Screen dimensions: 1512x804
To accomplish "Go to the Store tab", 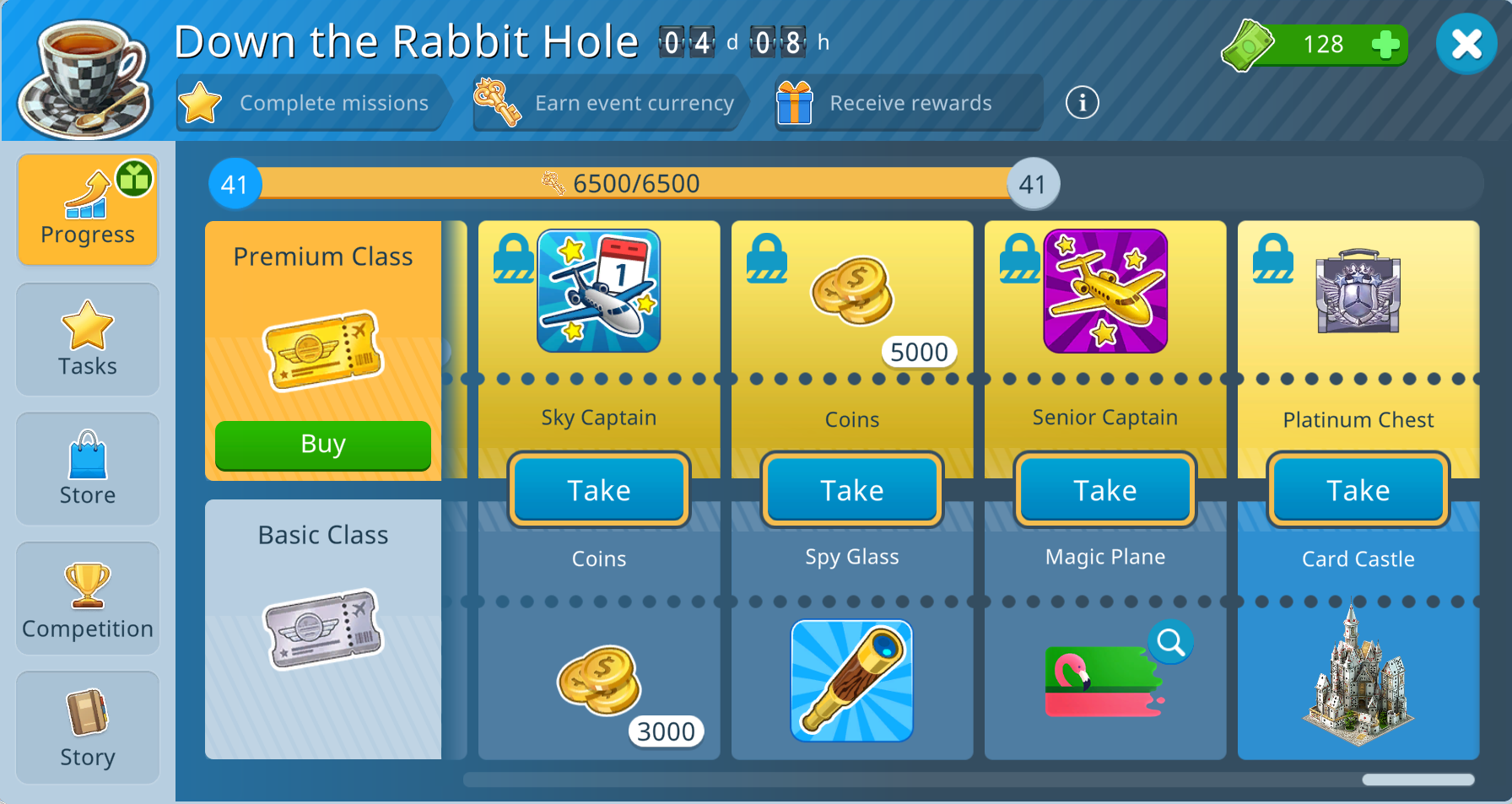I will tap(88, 469).
